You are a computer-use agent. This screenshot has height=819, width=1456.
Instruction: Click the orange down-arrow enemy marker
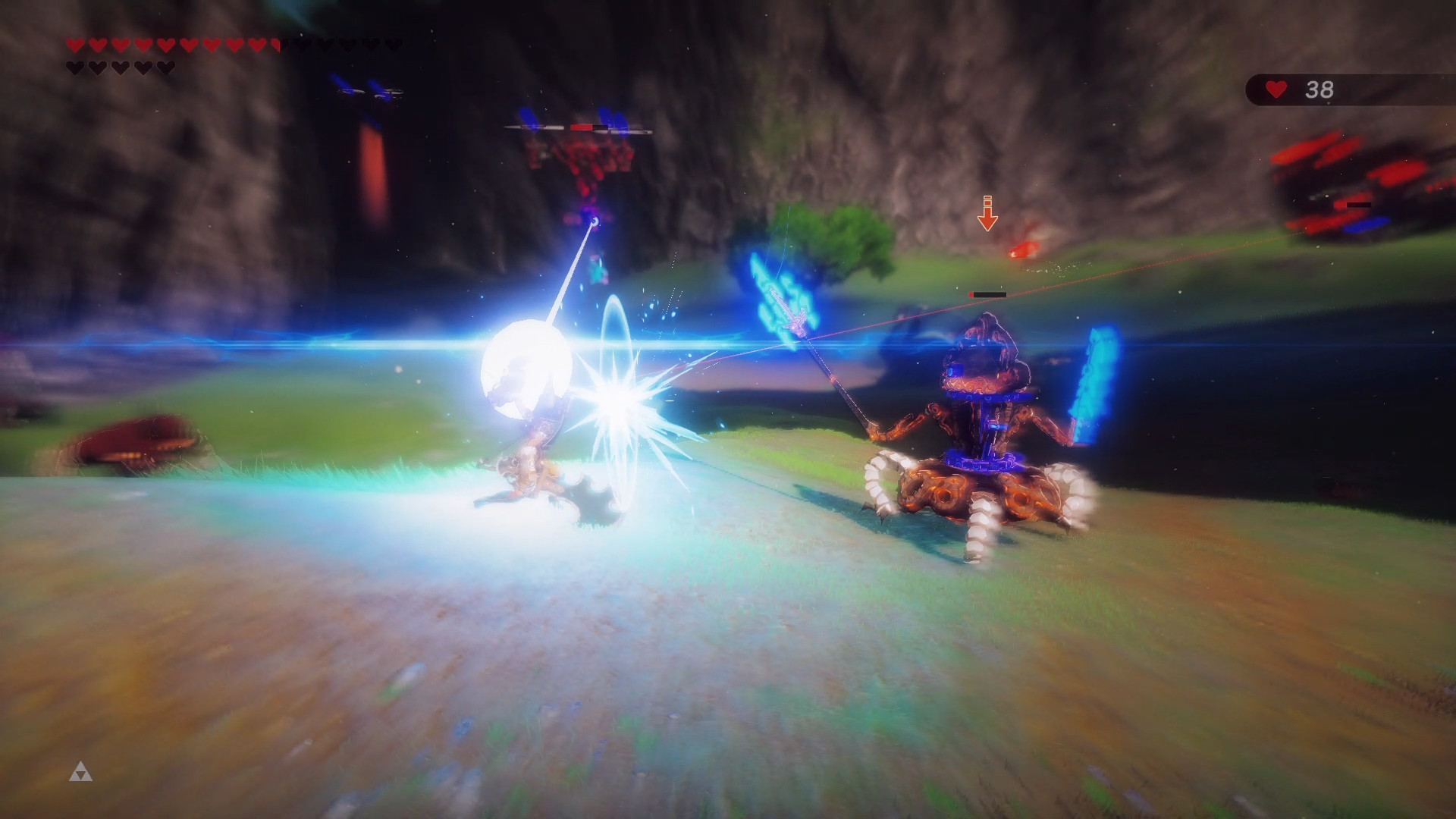click(x=987, y=212)
